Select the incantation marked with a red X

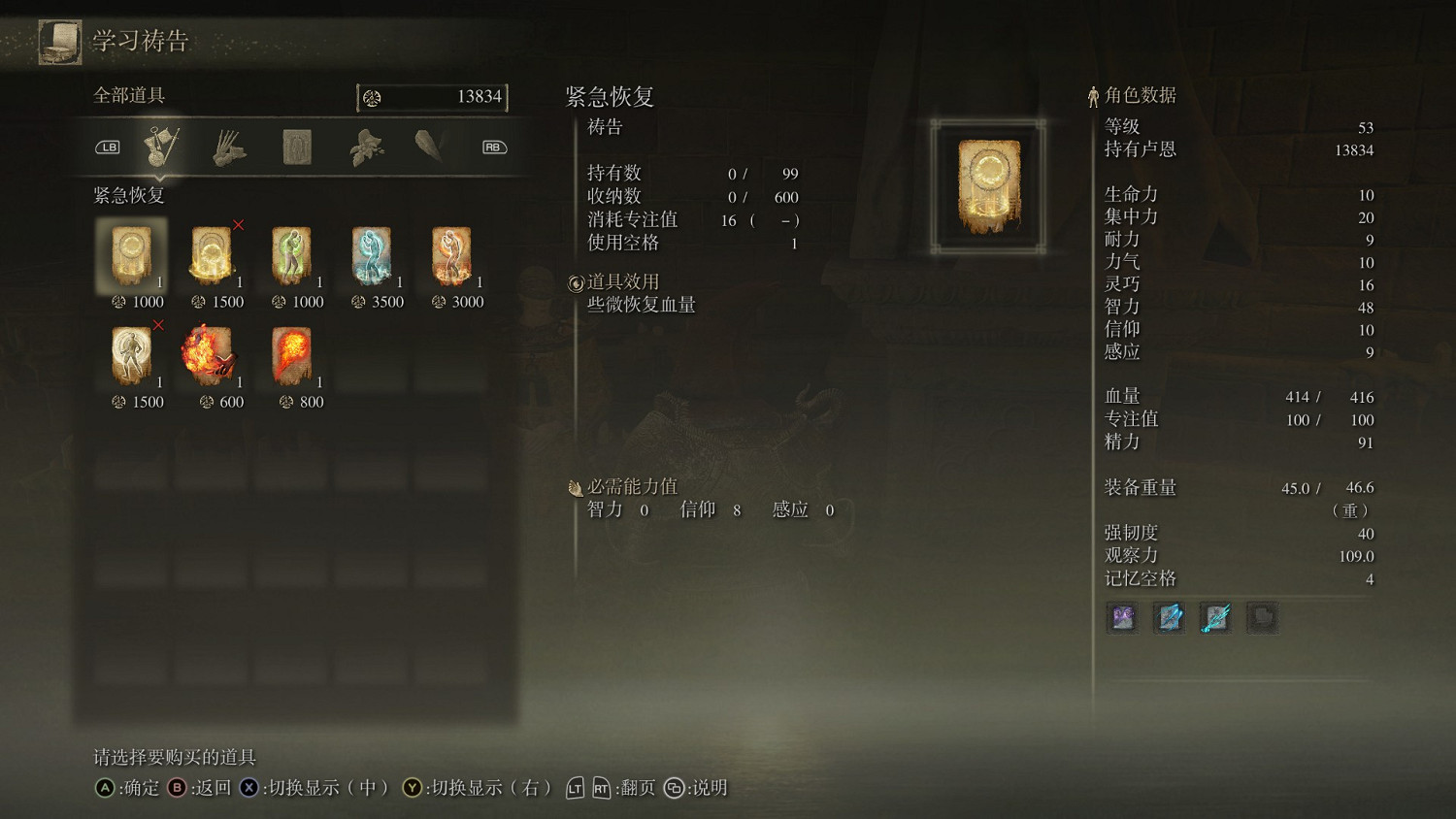coord(211,255)
